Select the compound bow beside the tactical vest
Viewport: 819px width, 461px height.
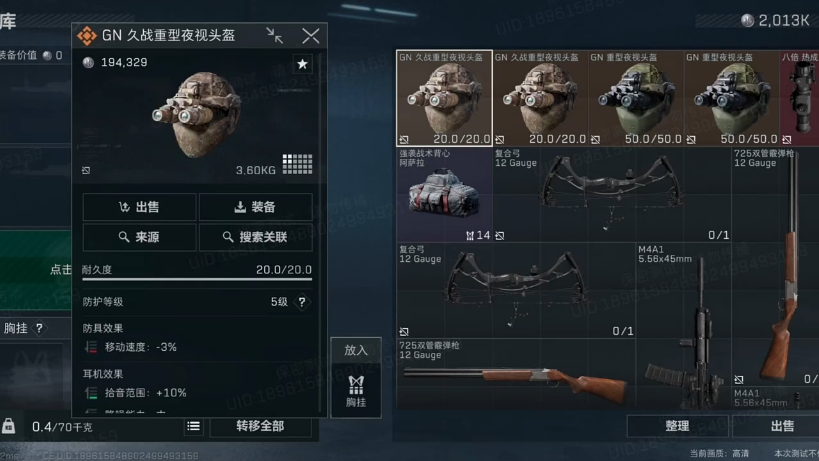612,195
